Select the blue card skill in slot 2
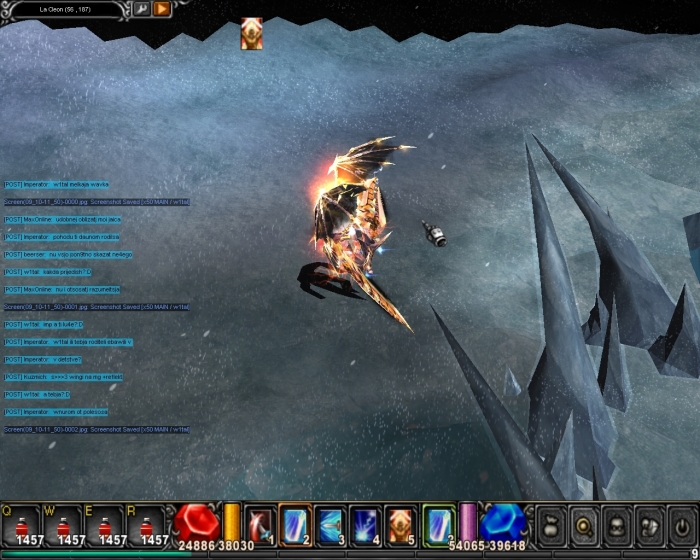700x560 pixels. tap(295, 524)
